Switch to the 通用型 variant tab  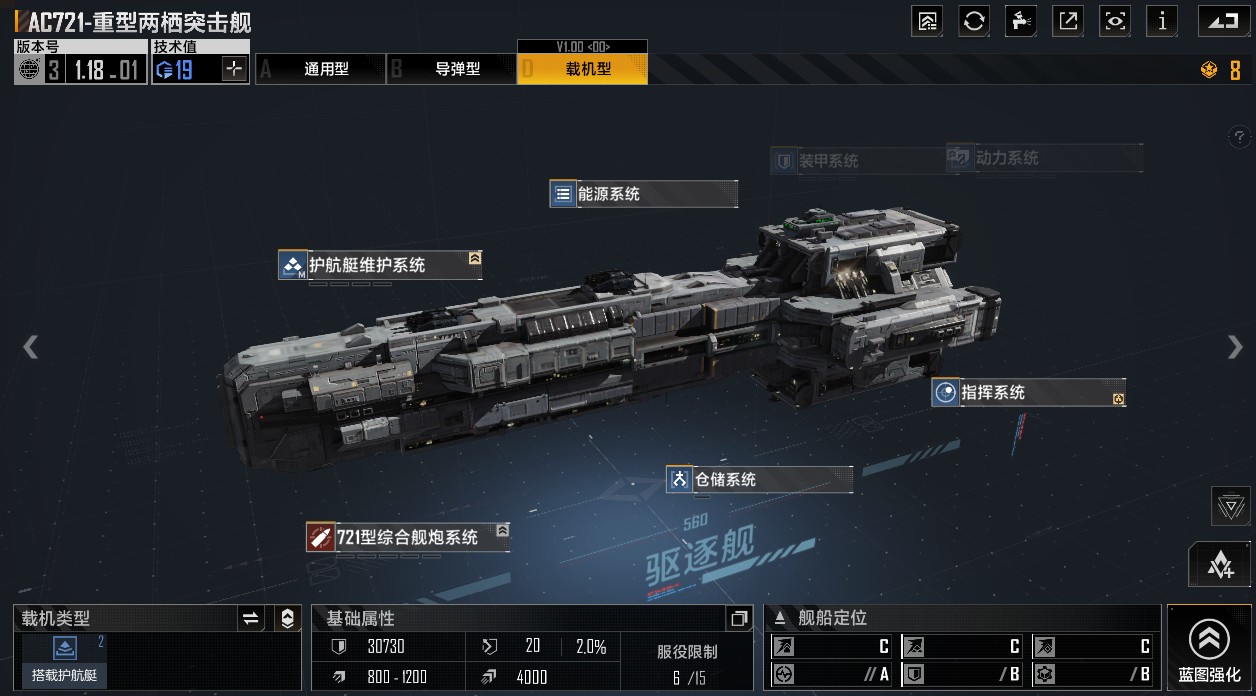320,69
